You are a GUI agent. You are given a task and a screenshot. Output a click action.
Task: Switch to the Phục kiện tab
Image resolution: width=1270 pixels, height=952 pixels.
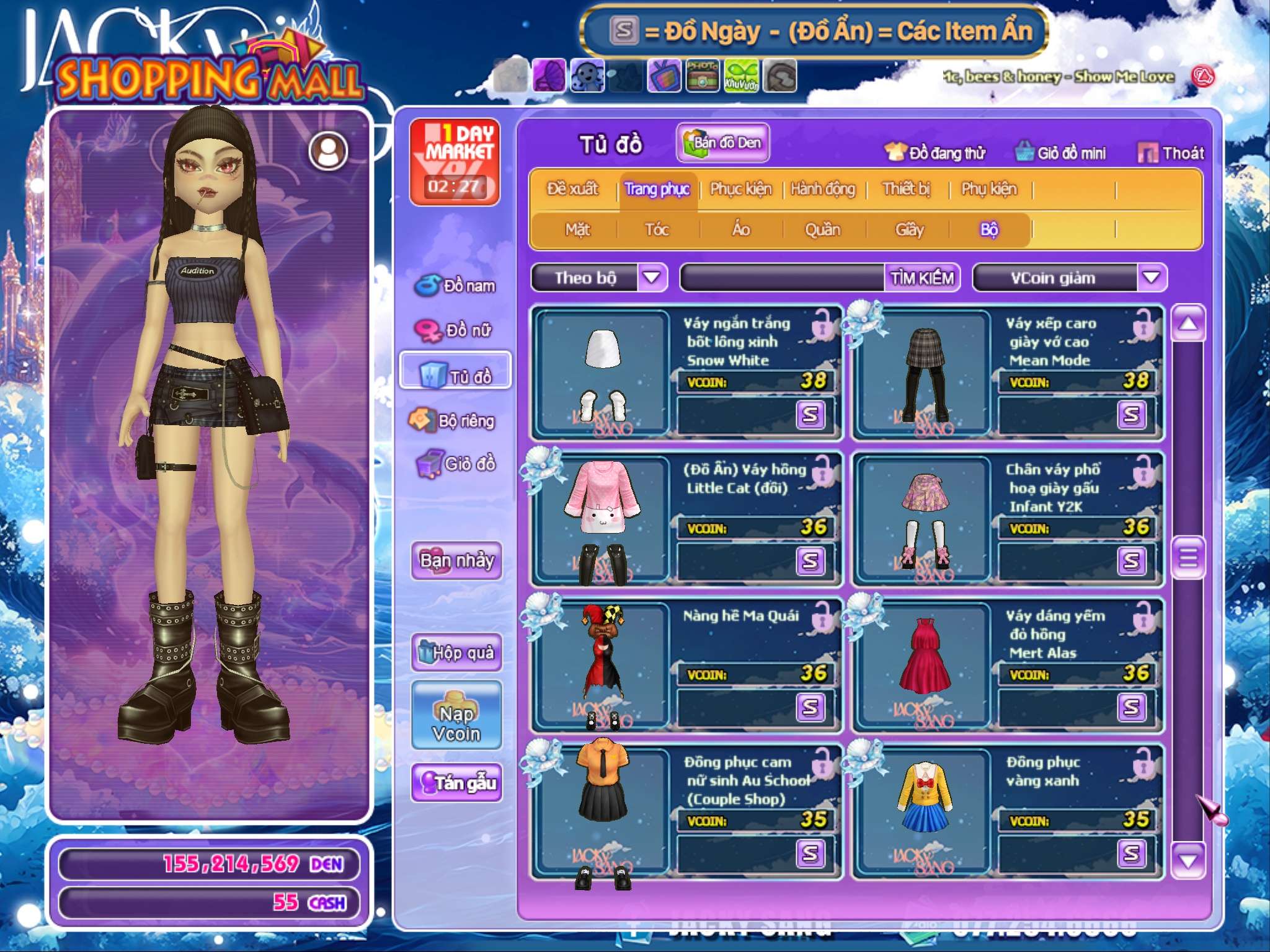[x=740, y=189]
